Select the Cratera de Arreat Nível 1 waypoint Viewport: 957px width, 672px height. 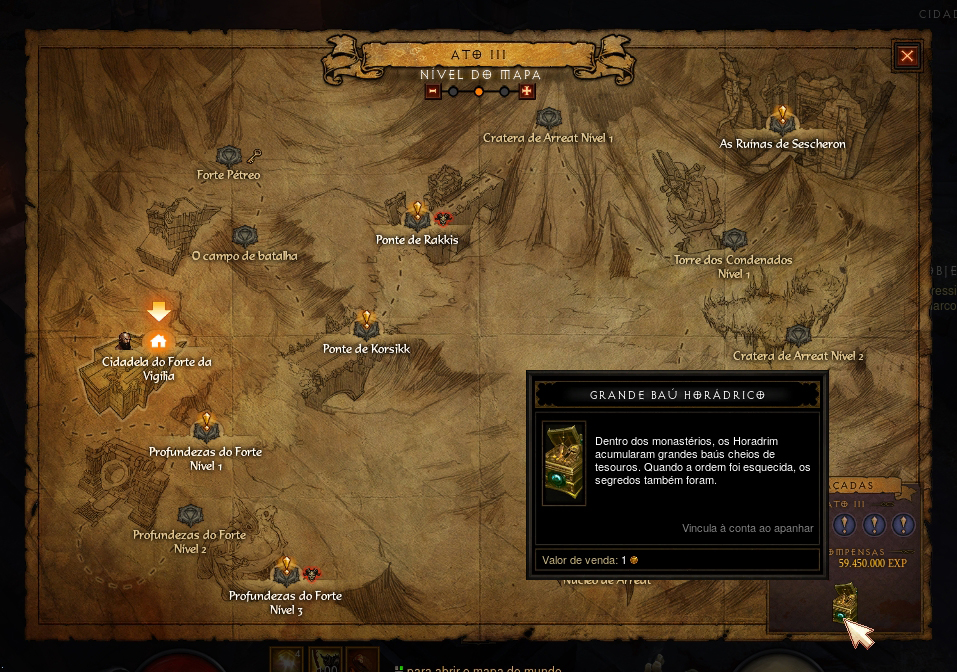pyautogui.click(x=548, y=119)
